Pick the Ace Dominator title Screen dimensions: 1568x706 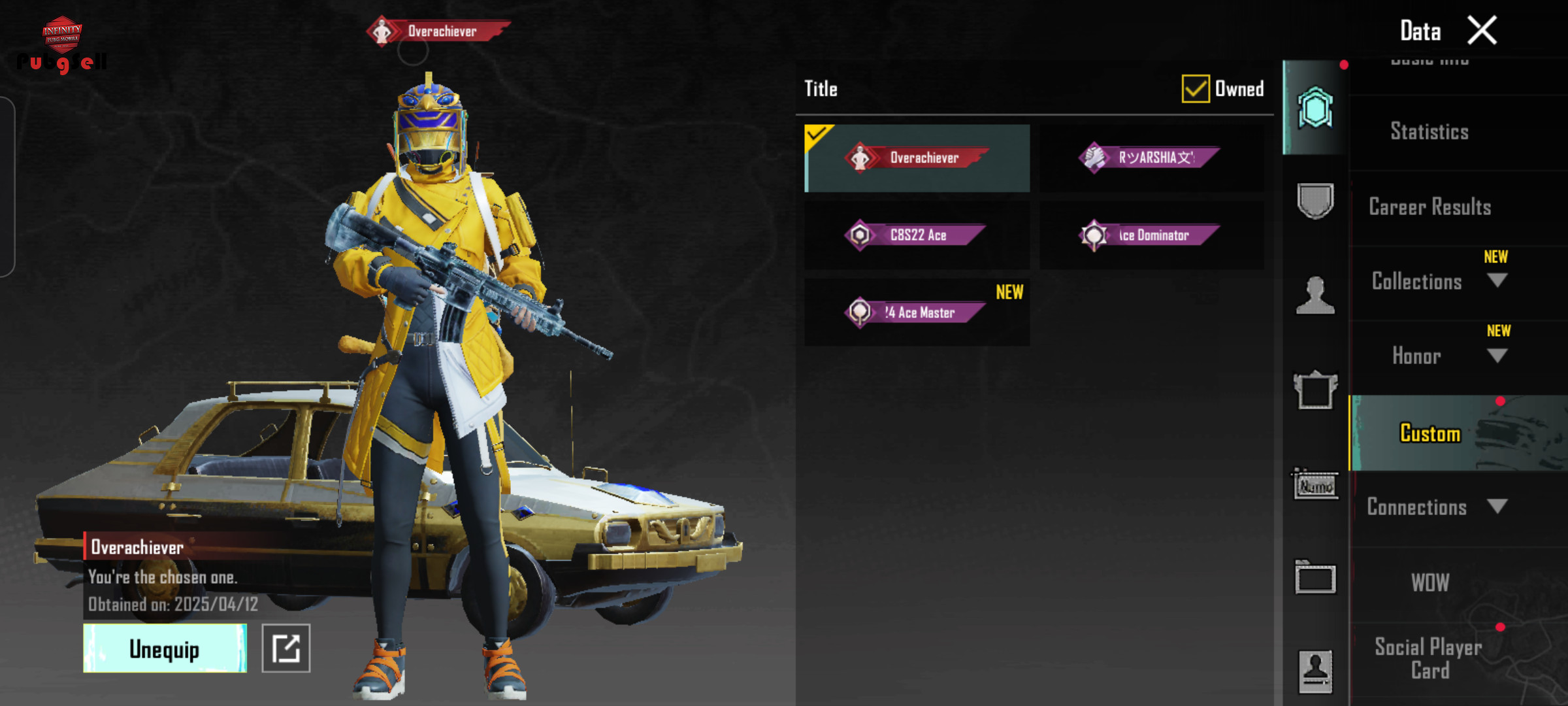click(x=1151, y=235)
